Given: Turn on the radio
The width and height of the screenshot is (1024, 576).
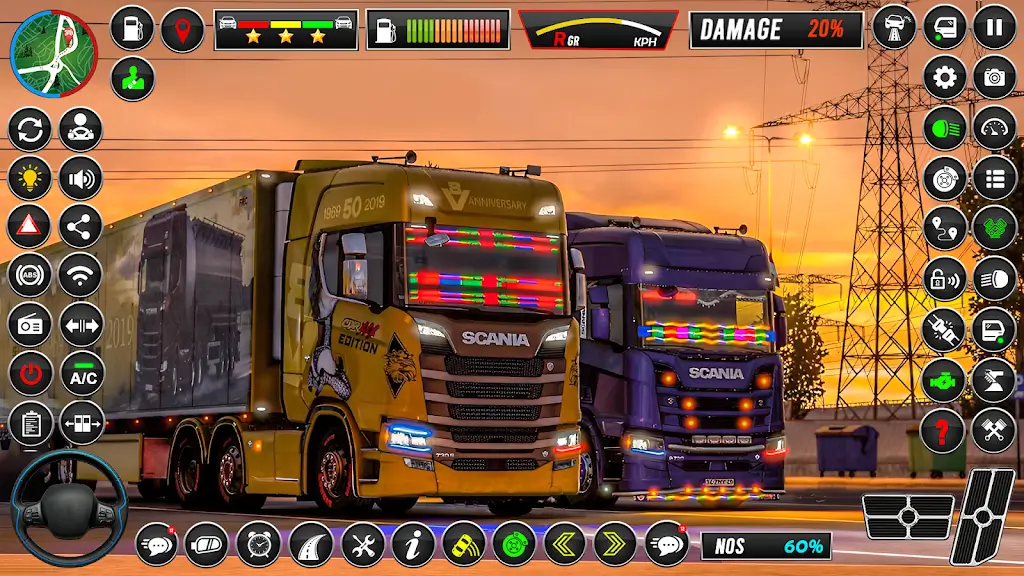Looking at the screenshot, I should [x=30, y=324].
